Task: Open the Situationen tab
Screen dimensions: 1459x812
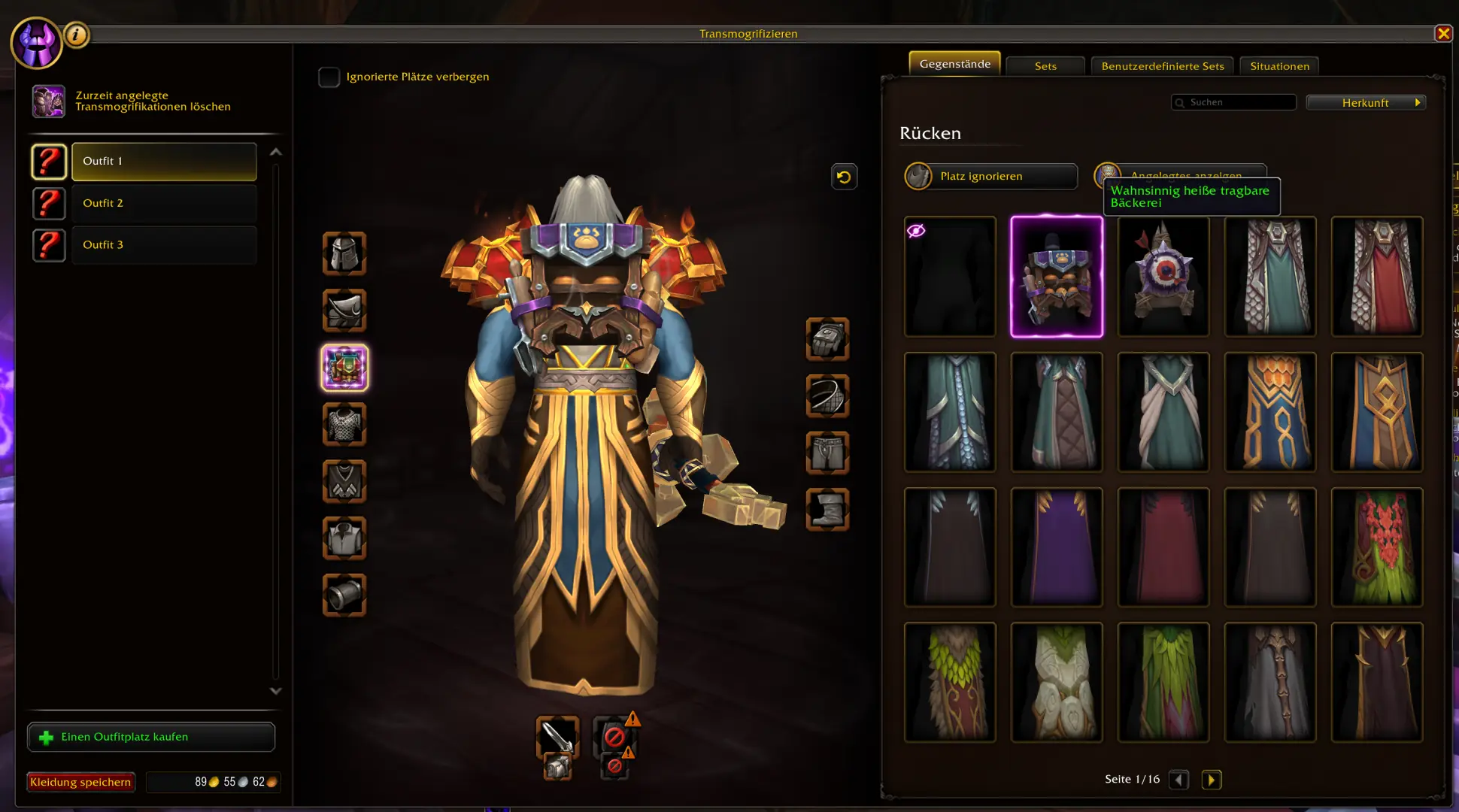Action: click(x=1279, y=65)
